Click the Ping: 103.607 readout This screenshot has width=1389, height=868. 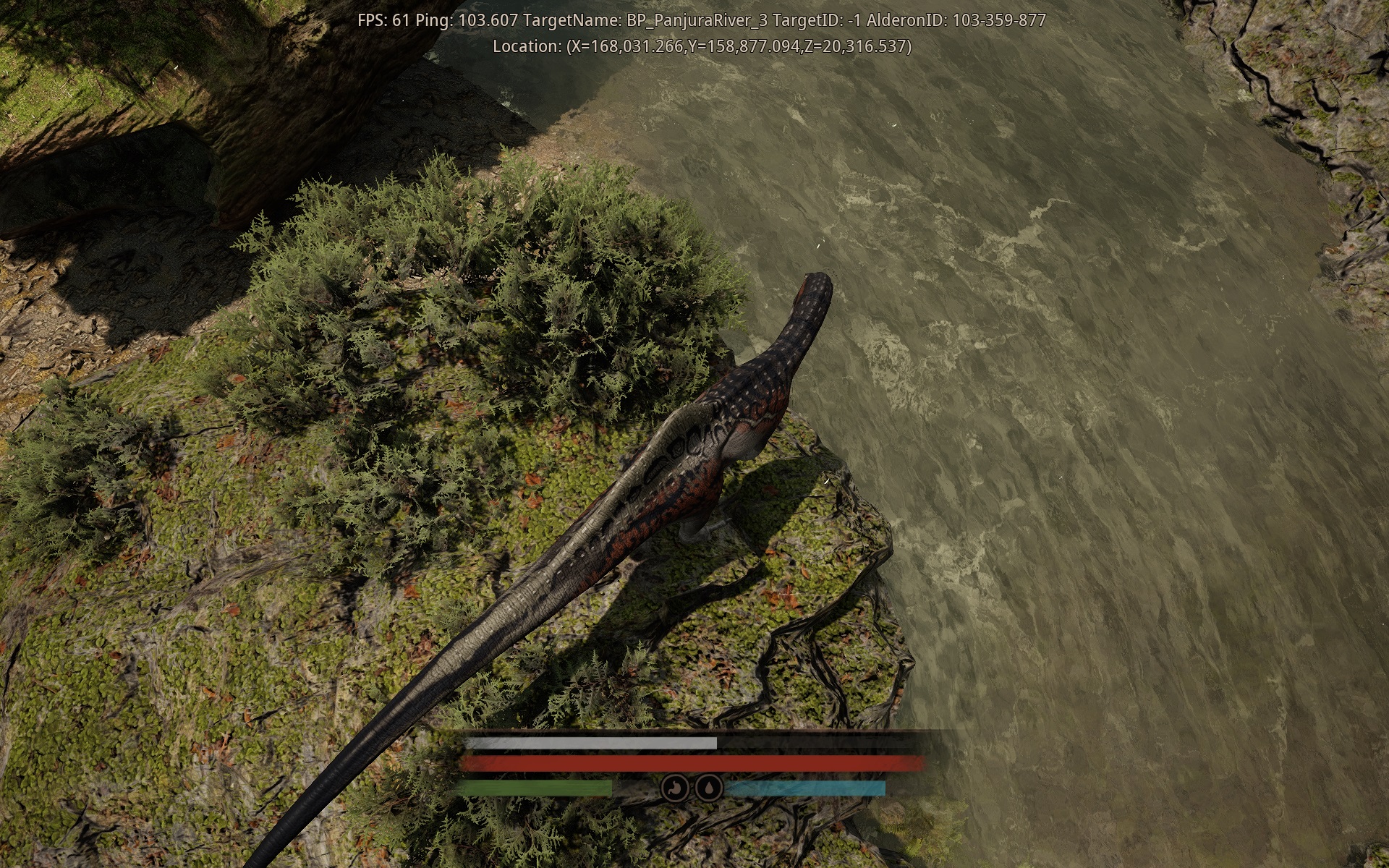pos(470,20)
